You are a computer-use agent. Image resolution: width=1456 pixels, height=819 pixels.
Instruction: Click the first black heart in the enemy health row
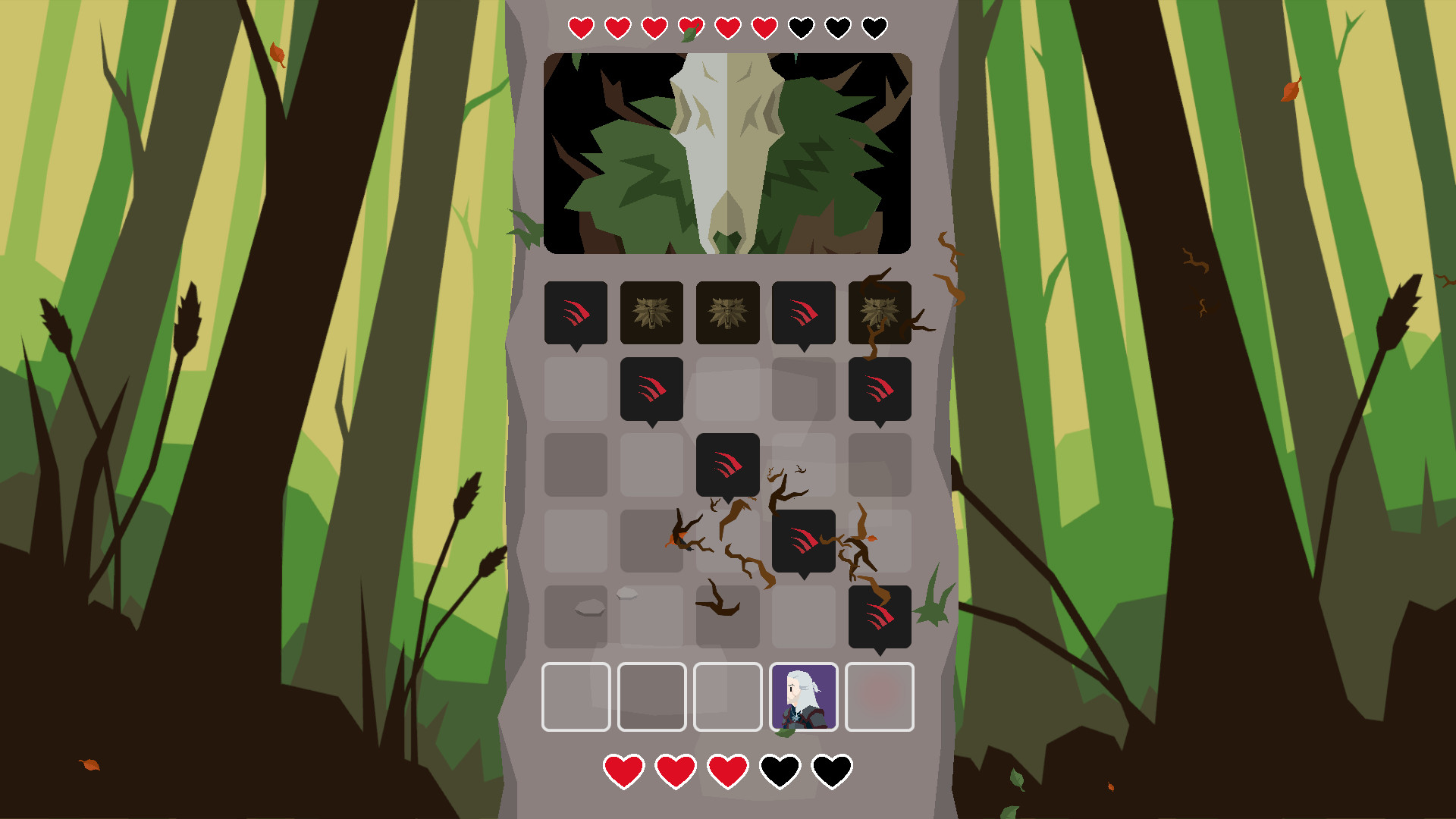click(802, 27)
